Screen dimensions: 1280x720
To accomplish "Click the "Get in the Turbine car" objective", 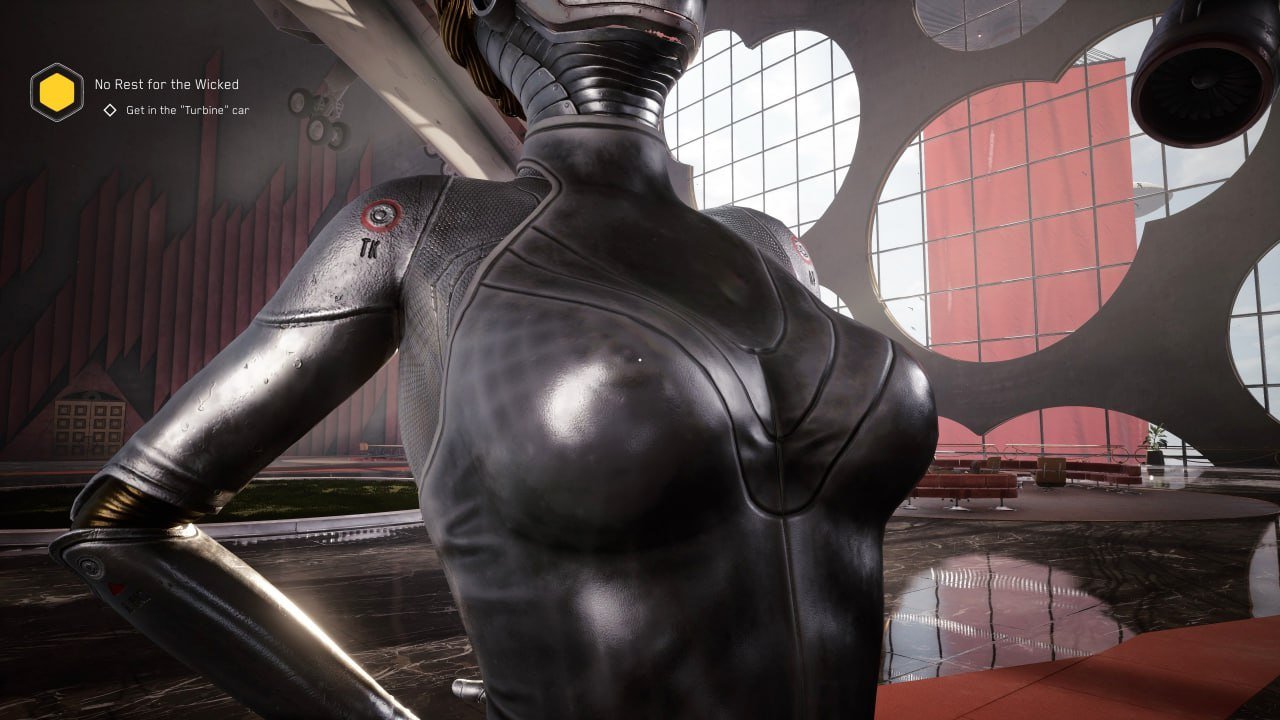I will coord(187,110).
